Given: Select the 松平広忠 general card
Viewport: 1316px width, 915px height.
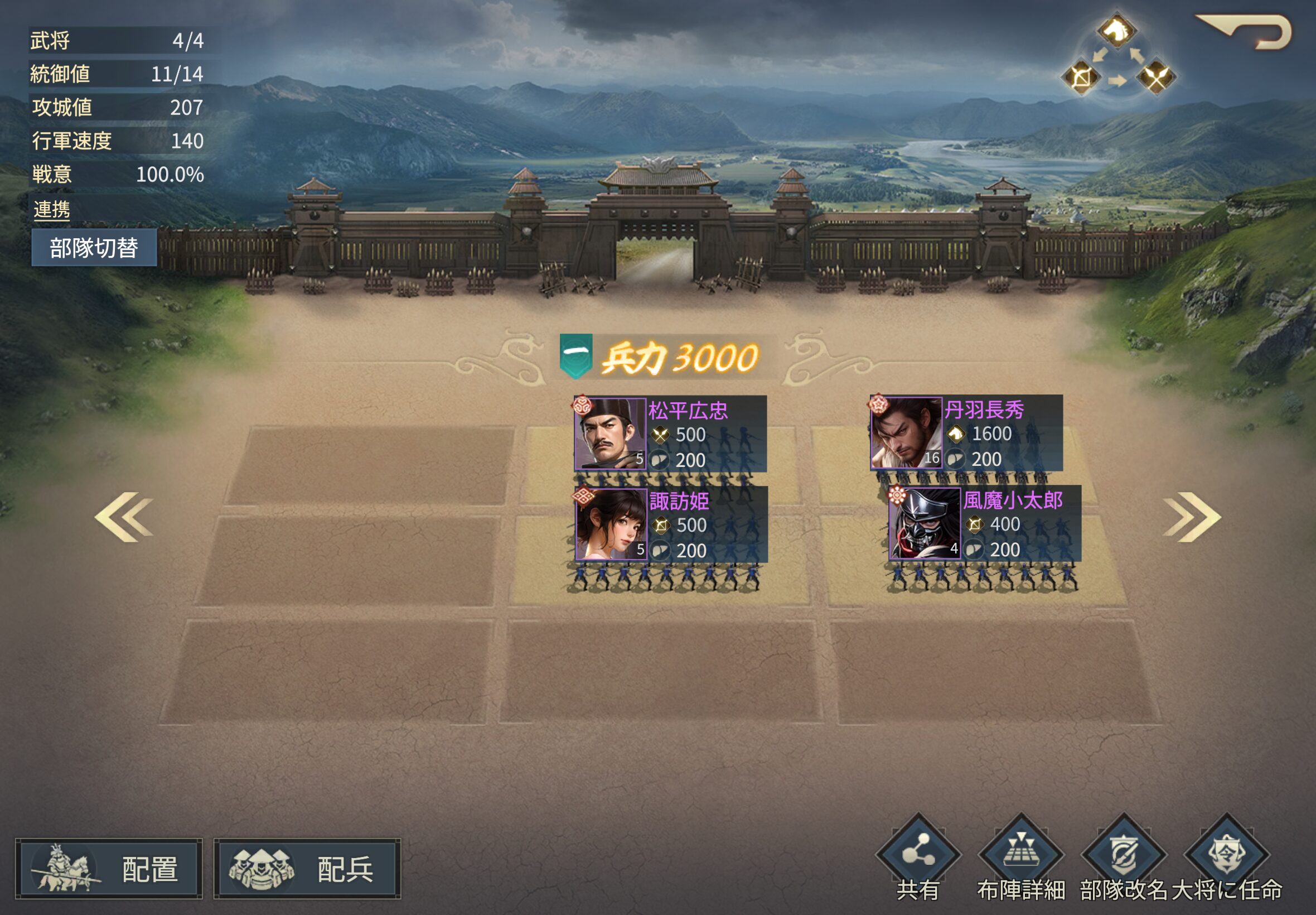Looking at the screenshot, I should 670,434.
